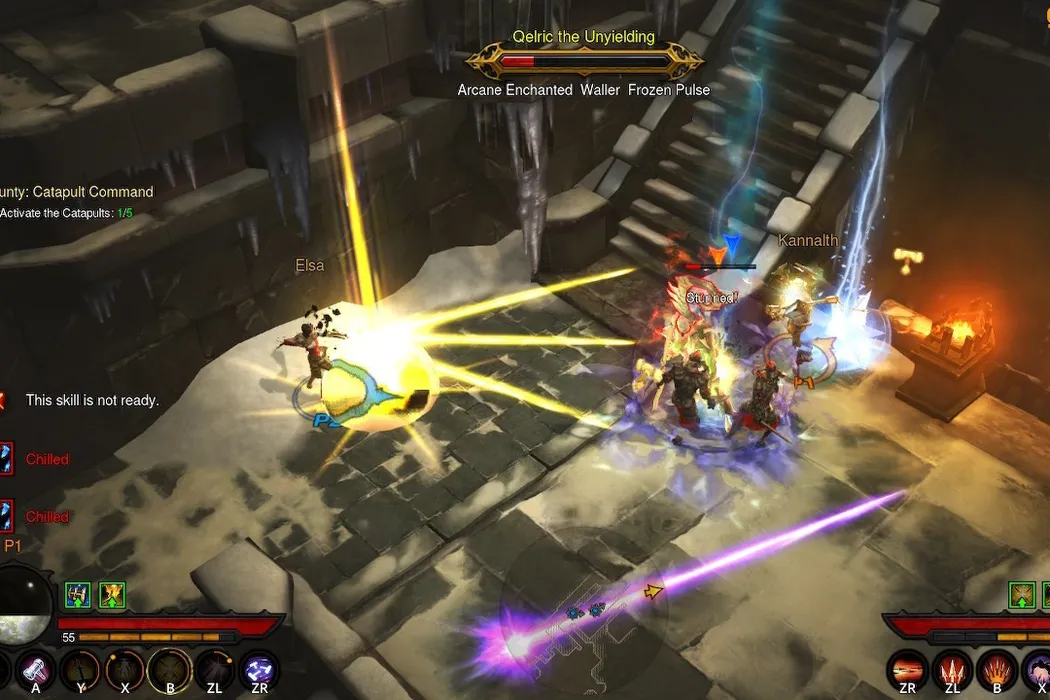This screenshot has width=1050, height=700.
Task: Use the dark starburst skill labeled ZL on left
Action: (x=213, y=669)
